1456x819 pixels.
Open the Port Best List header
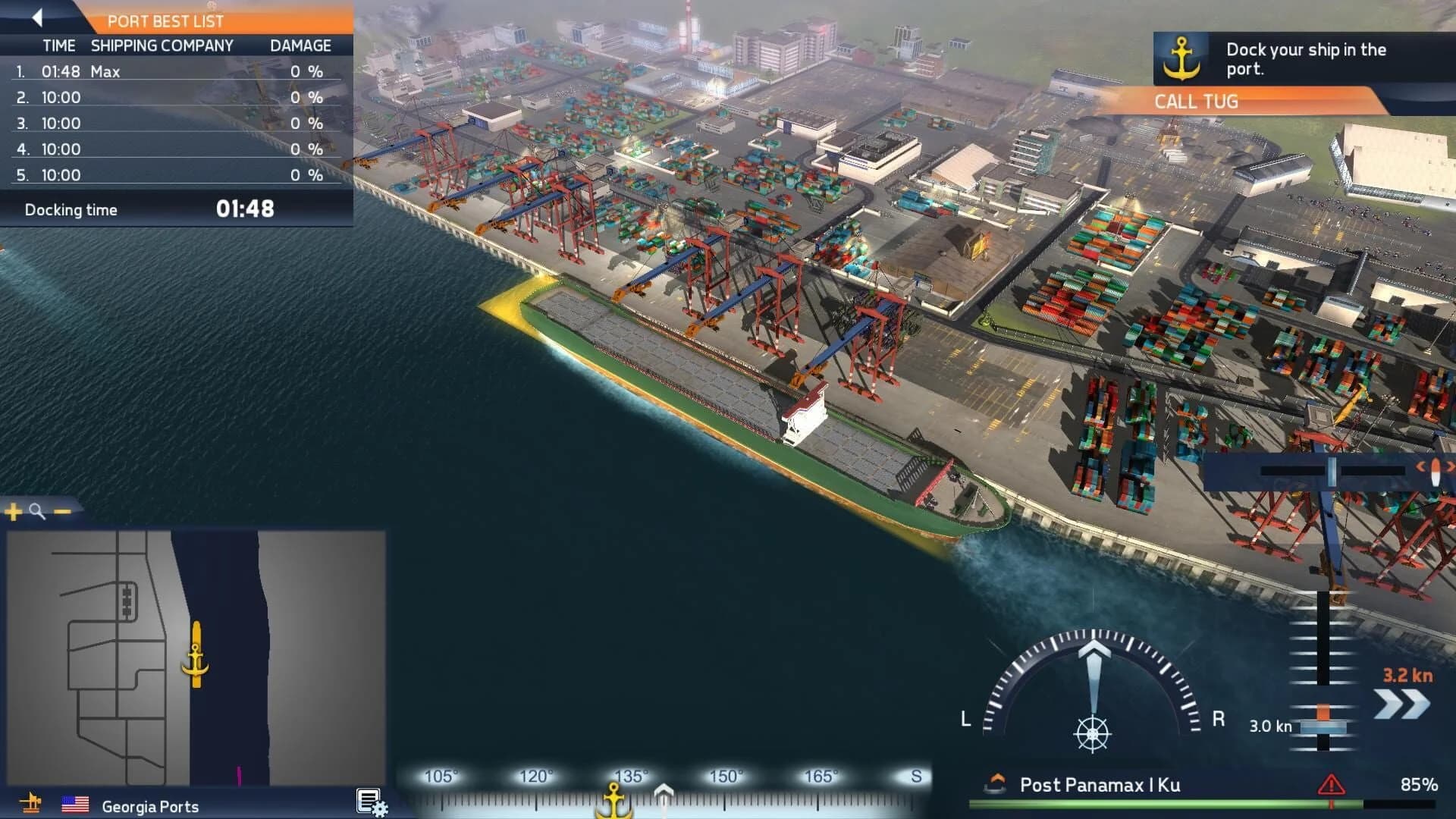pos(166,21)
